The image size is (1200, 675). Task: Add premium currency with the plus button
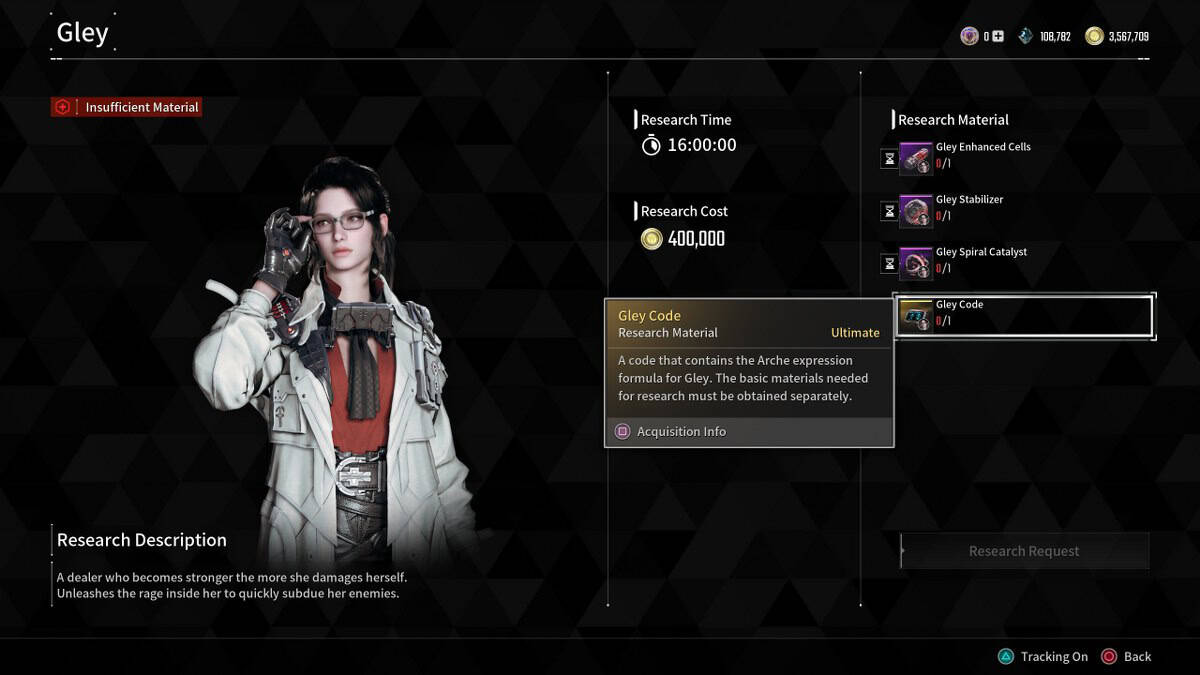click(998, 37)
